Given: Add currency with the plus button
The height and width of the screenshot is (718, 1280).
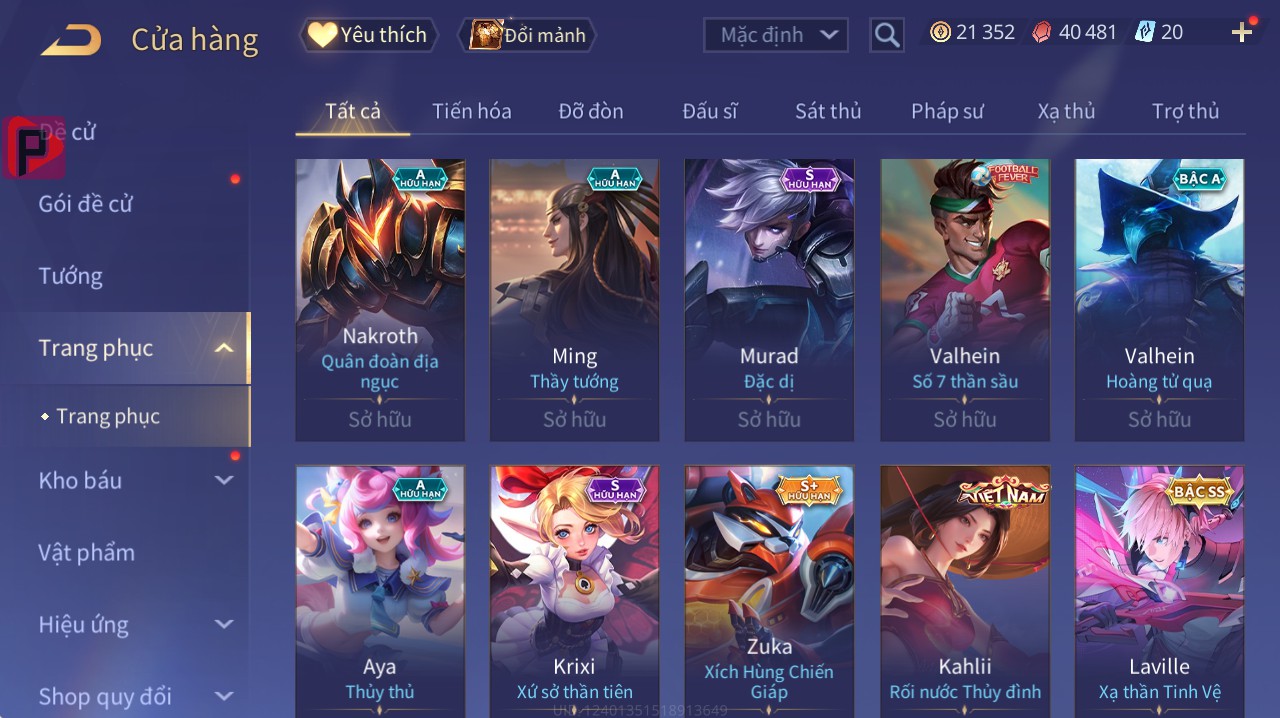Looking at the screenshot, I should pos(1241,33).
